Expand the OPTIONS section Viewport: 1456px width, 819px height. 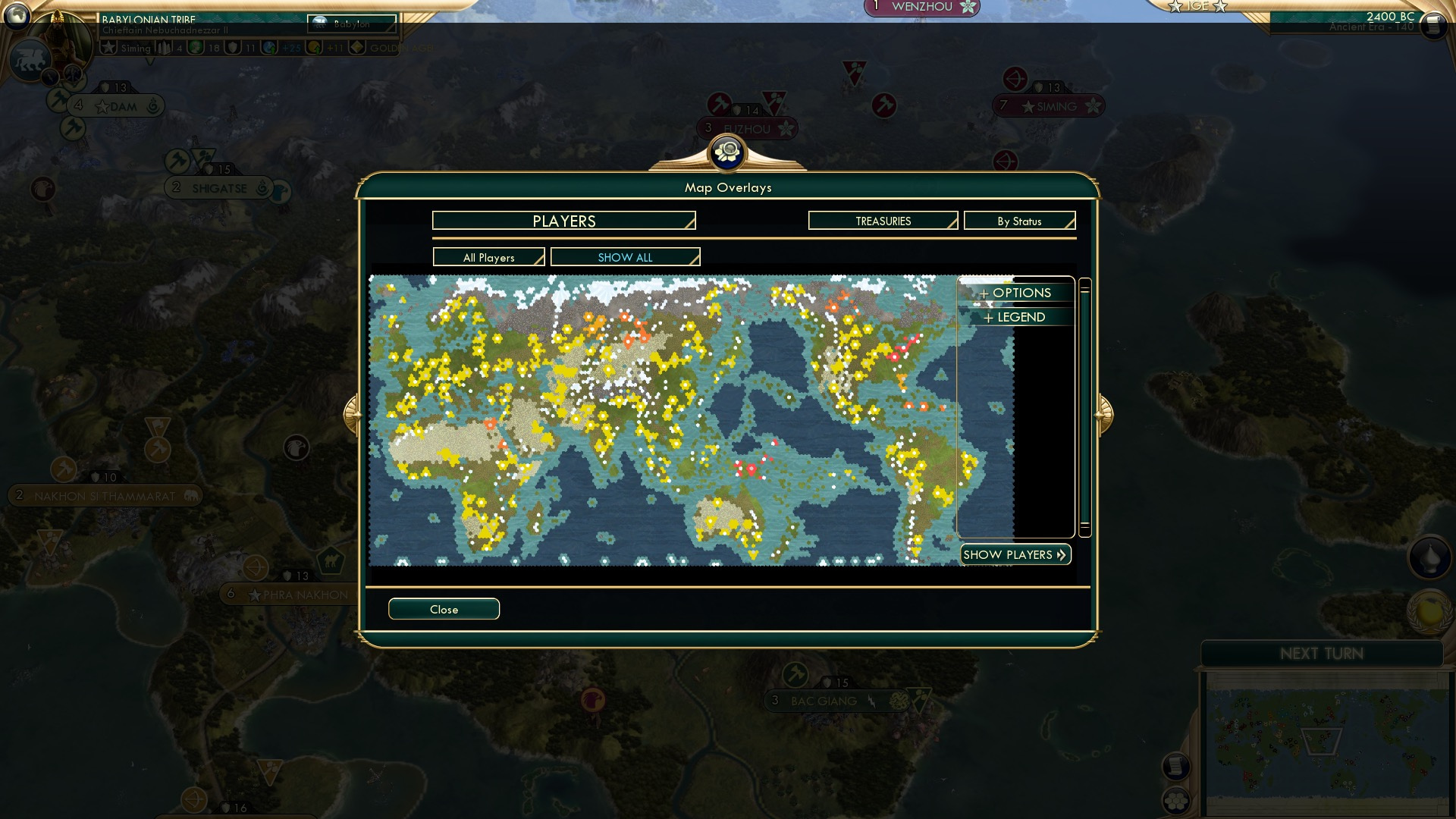coord(1016,293)
